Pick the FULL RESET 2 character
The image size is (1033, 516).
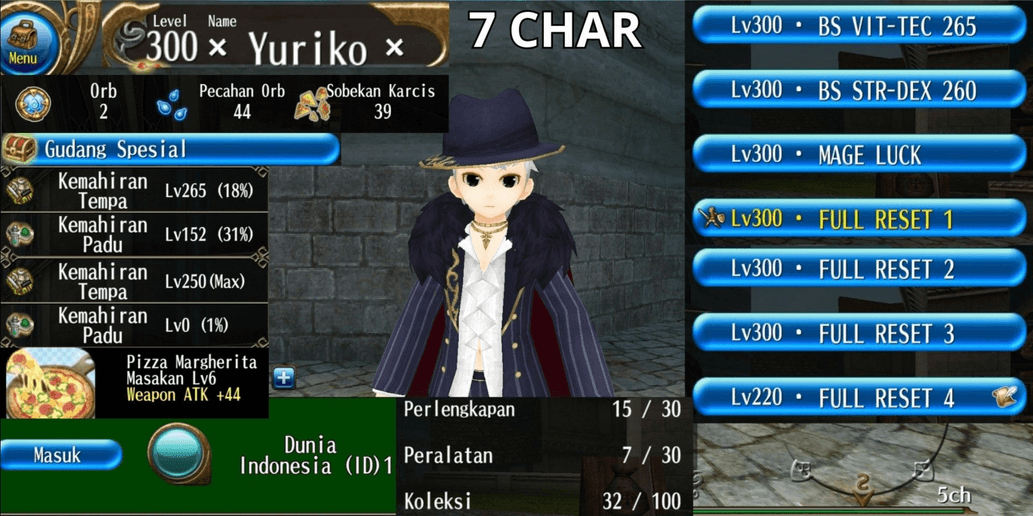click(858, 269)
